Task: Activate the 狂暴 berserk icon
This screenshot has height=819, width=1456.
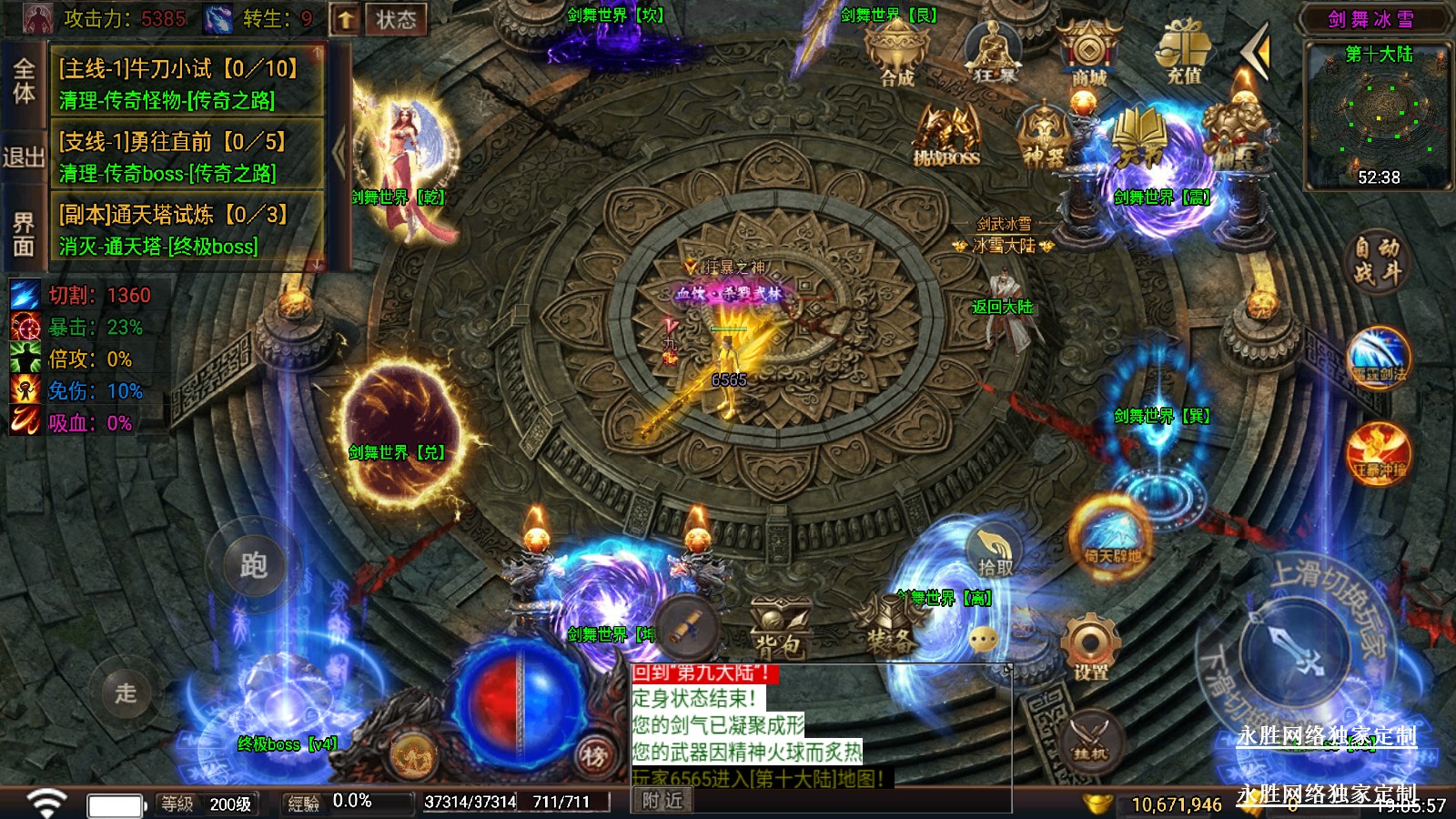Action: (x=994, y=54)
